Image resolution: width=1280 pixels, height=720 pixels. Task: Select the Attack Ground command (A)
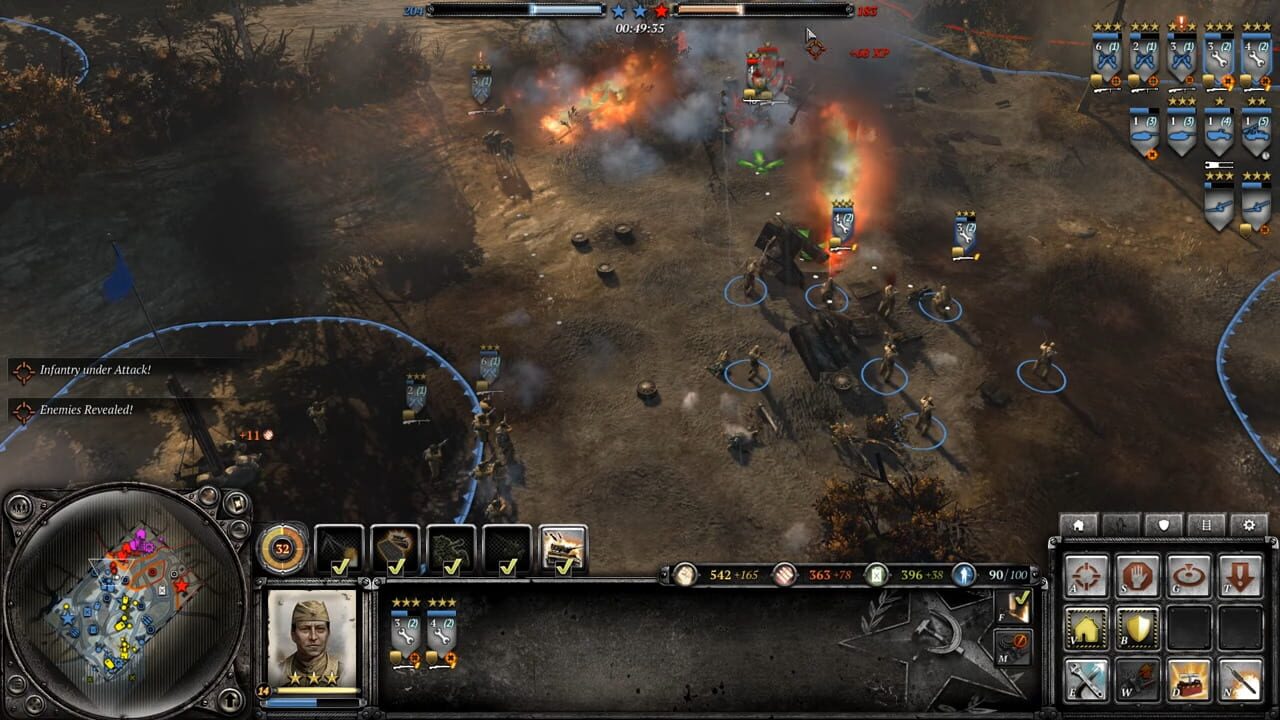click(x=1087, y=574)
